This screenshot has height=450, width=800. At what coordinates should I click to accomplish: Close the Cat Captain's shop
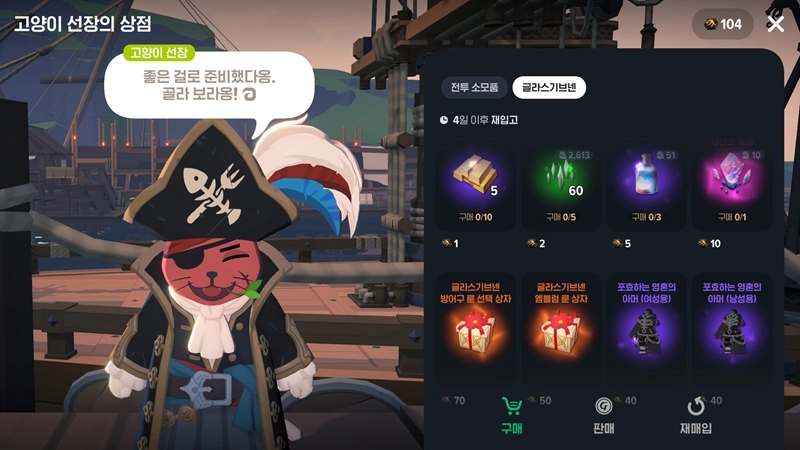tap(775, 24)
